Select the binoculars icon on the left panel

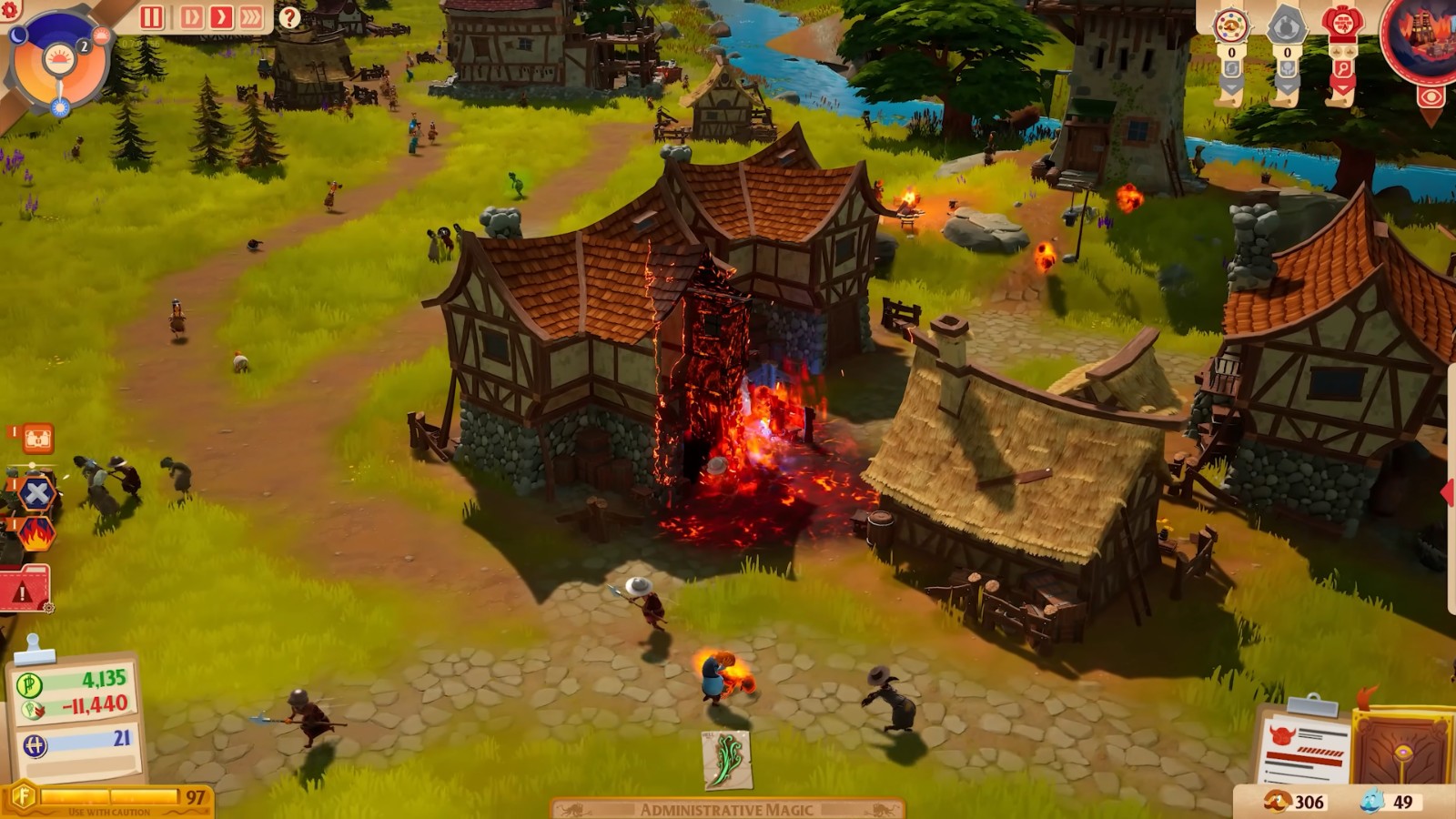point(36,438)
